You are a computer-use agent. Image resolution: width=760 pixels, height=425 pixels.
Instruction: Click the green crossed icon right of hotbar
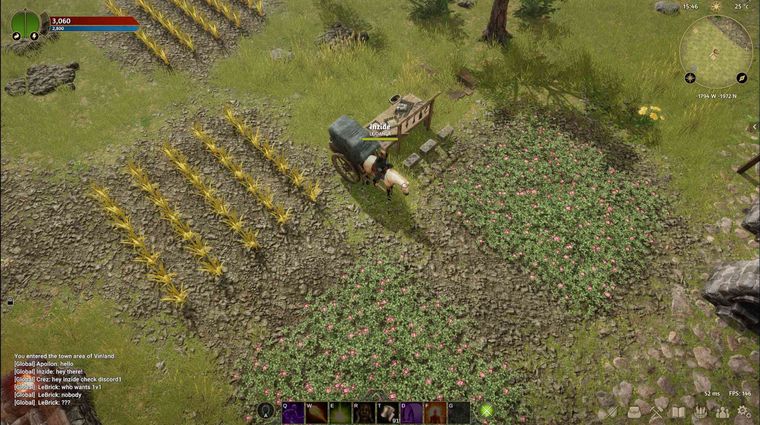487,411
